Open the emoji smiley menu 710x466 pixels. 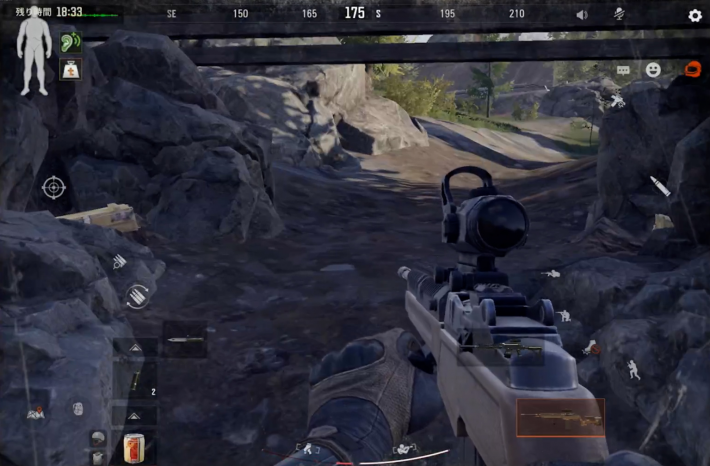tap(653, 70)
